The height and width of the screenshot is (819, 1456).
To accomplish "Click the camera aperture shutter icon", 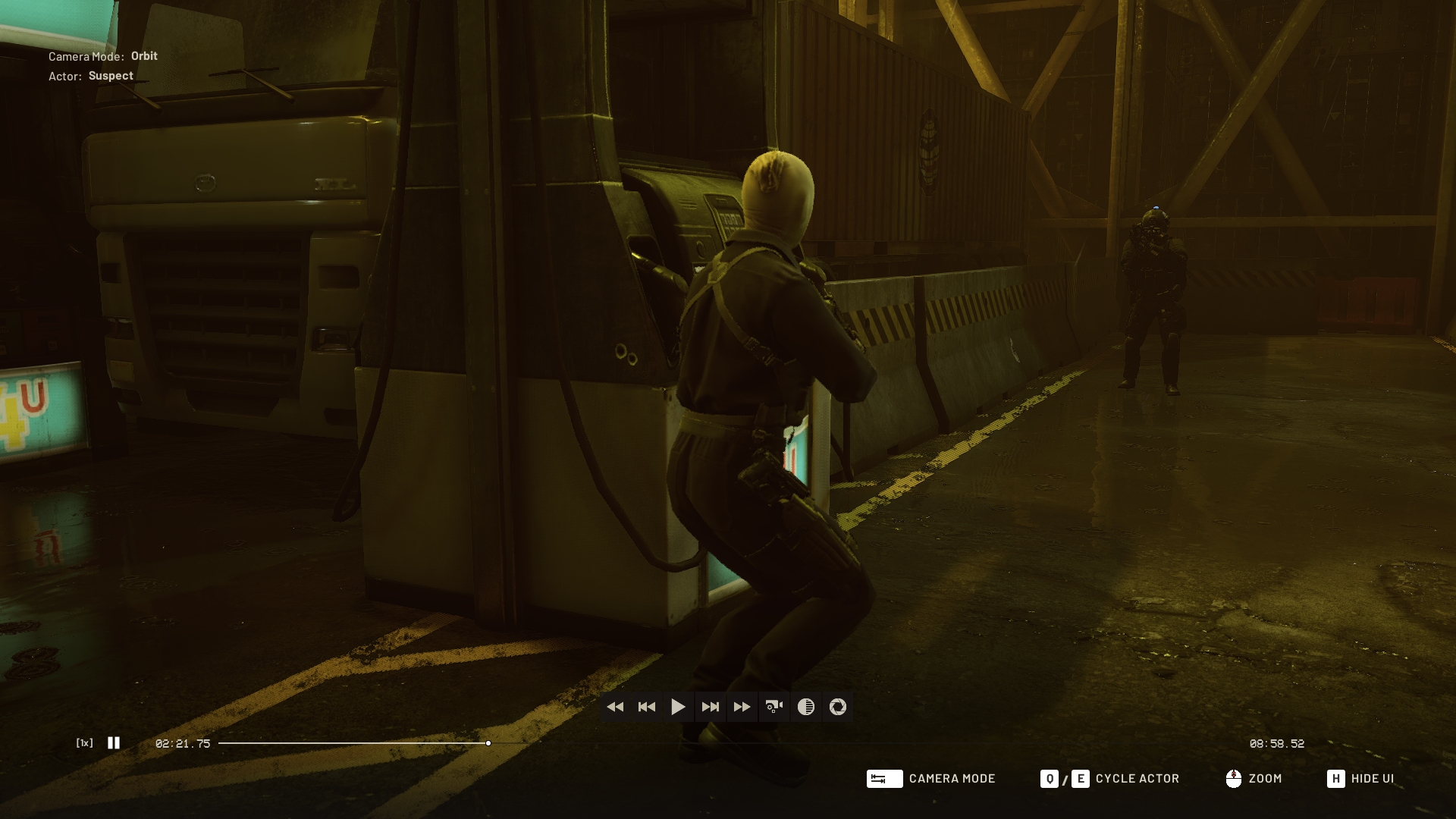I will pos(838,707).
